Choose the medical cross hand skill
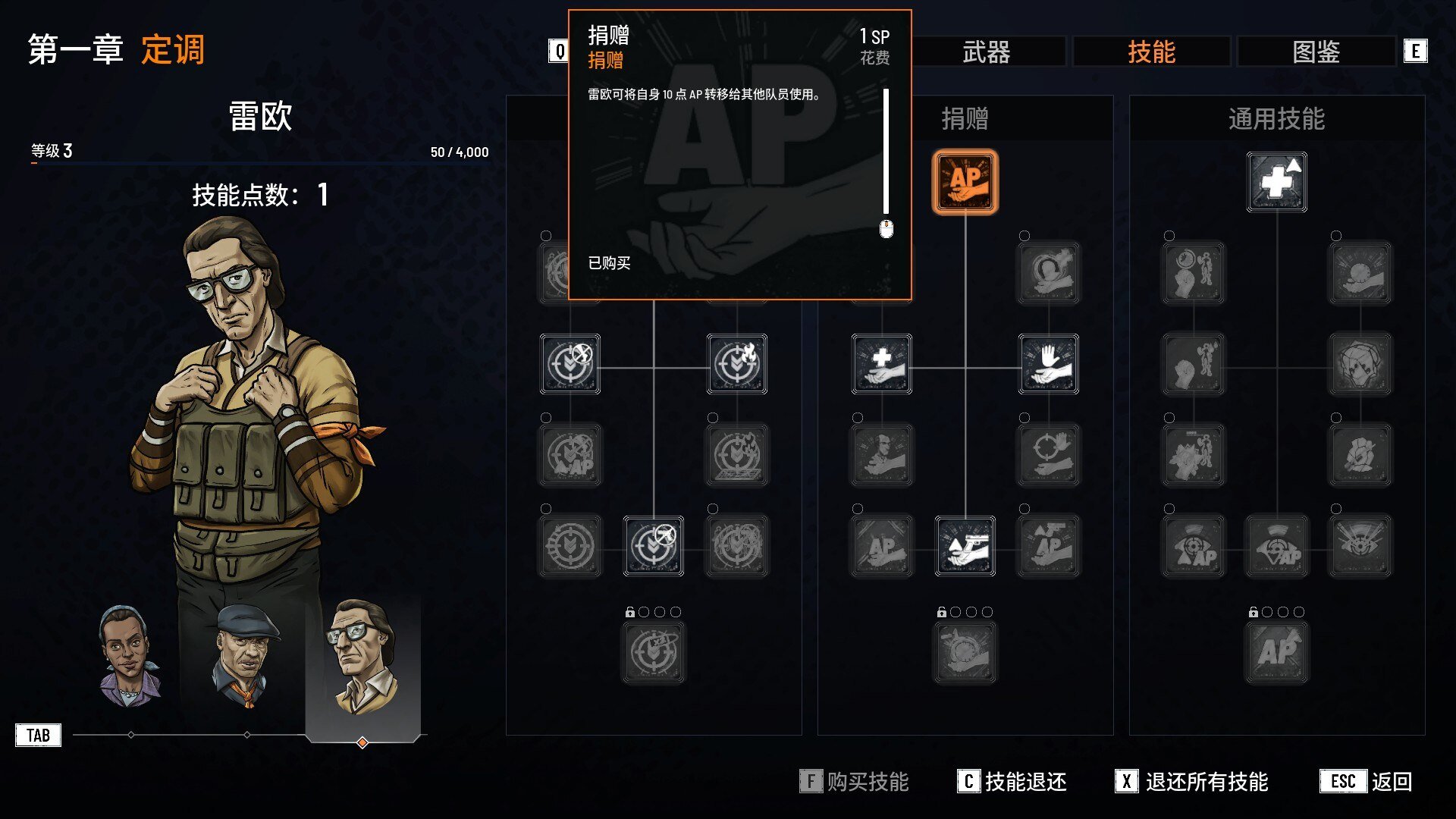 click(x=881, y=364)
